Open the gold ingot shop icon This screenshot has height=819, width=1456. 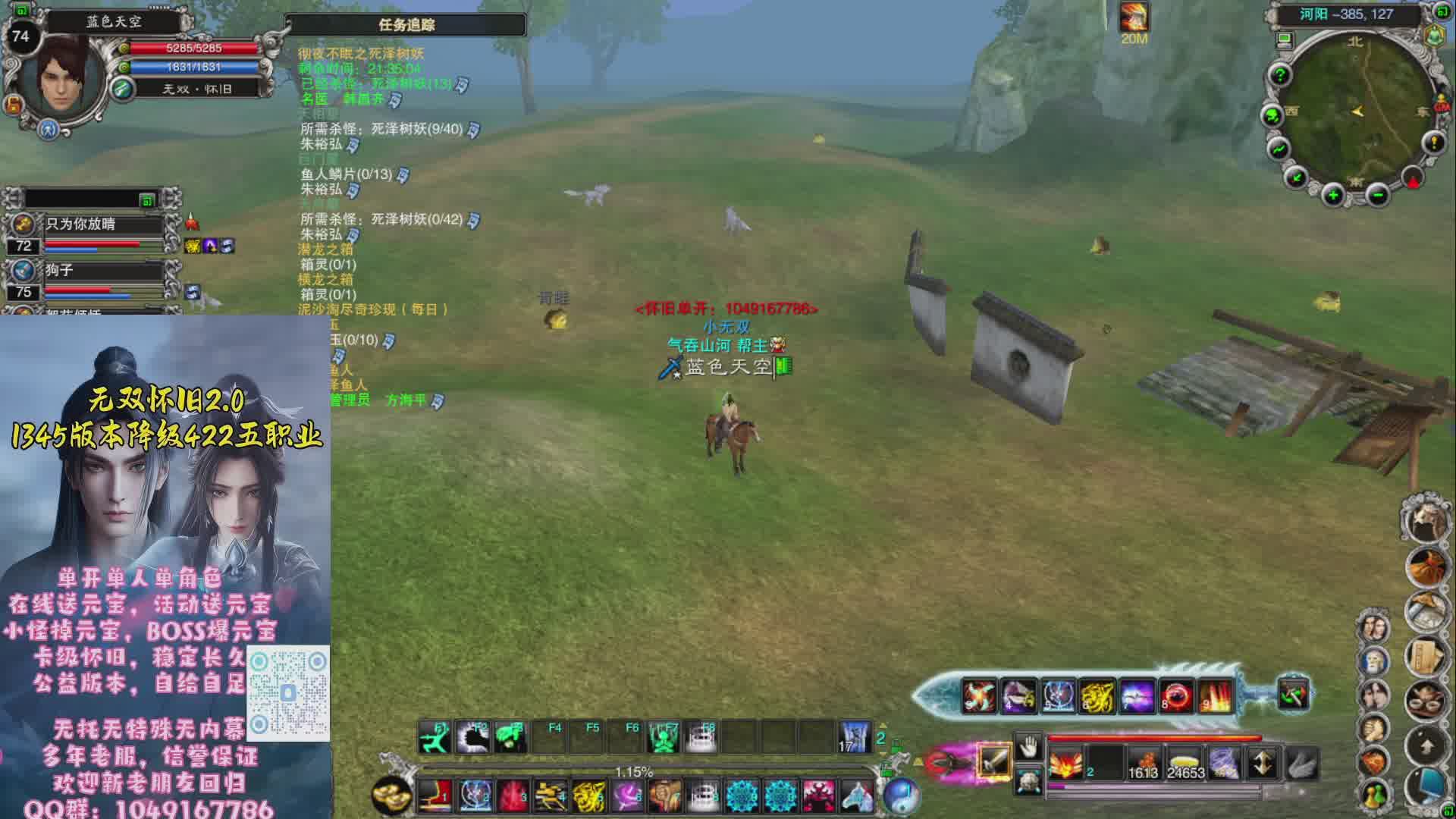click(391, 795)
